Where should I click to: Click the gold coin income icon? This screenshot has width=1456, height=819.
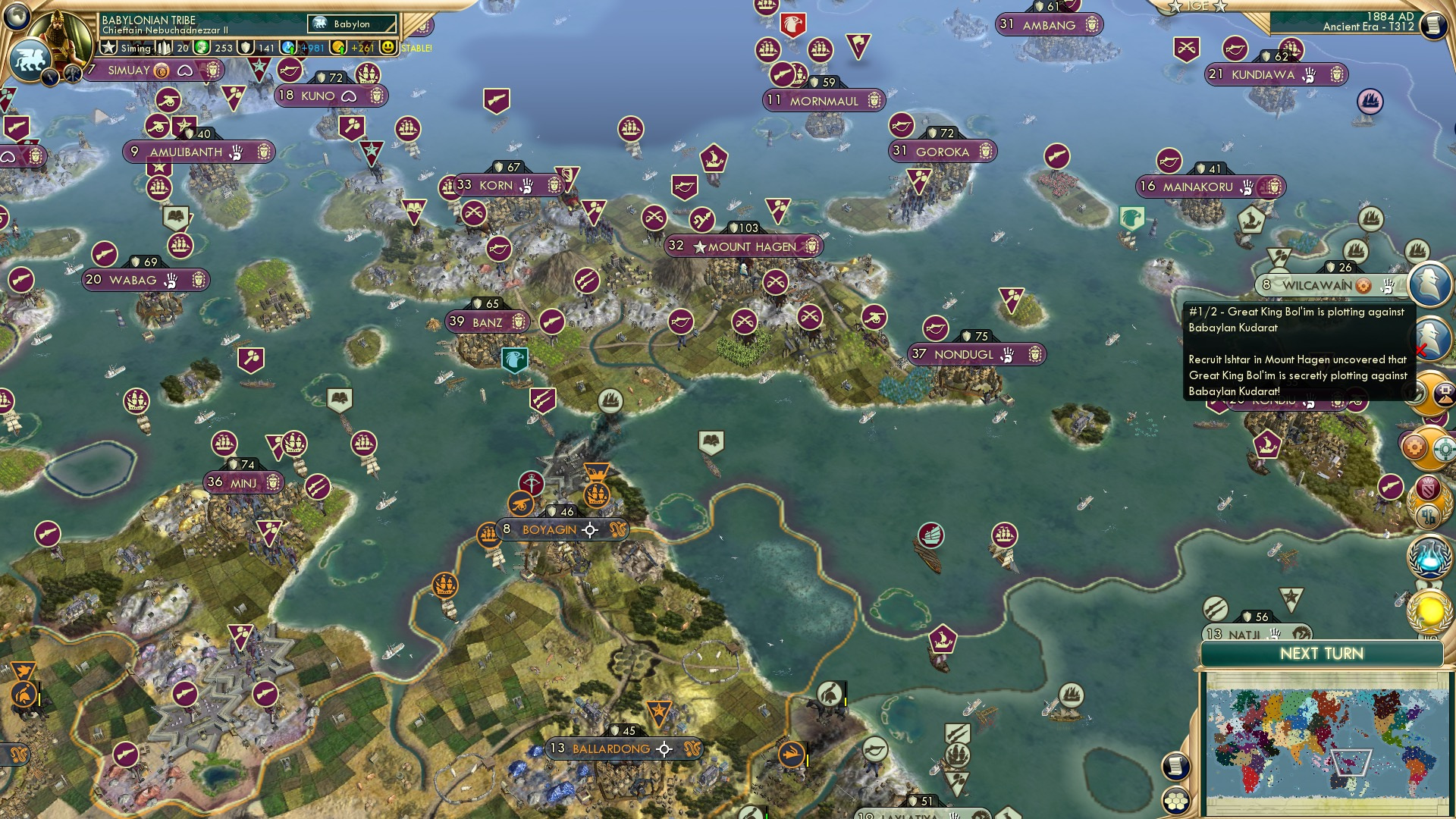tap(338, 48)
